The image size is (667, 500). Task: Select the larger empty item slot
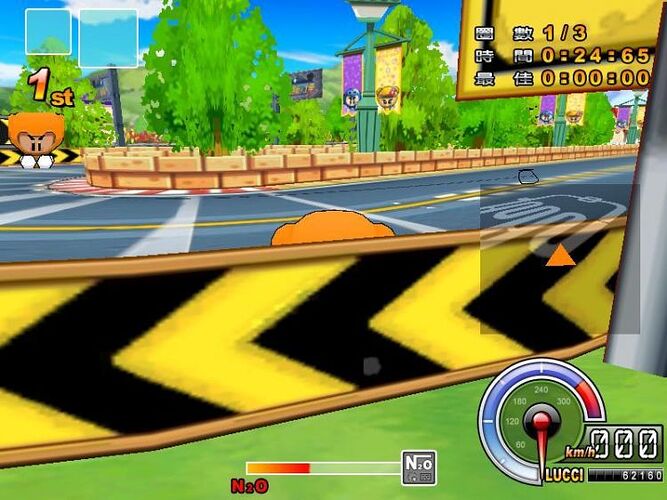tap(108, 38)
